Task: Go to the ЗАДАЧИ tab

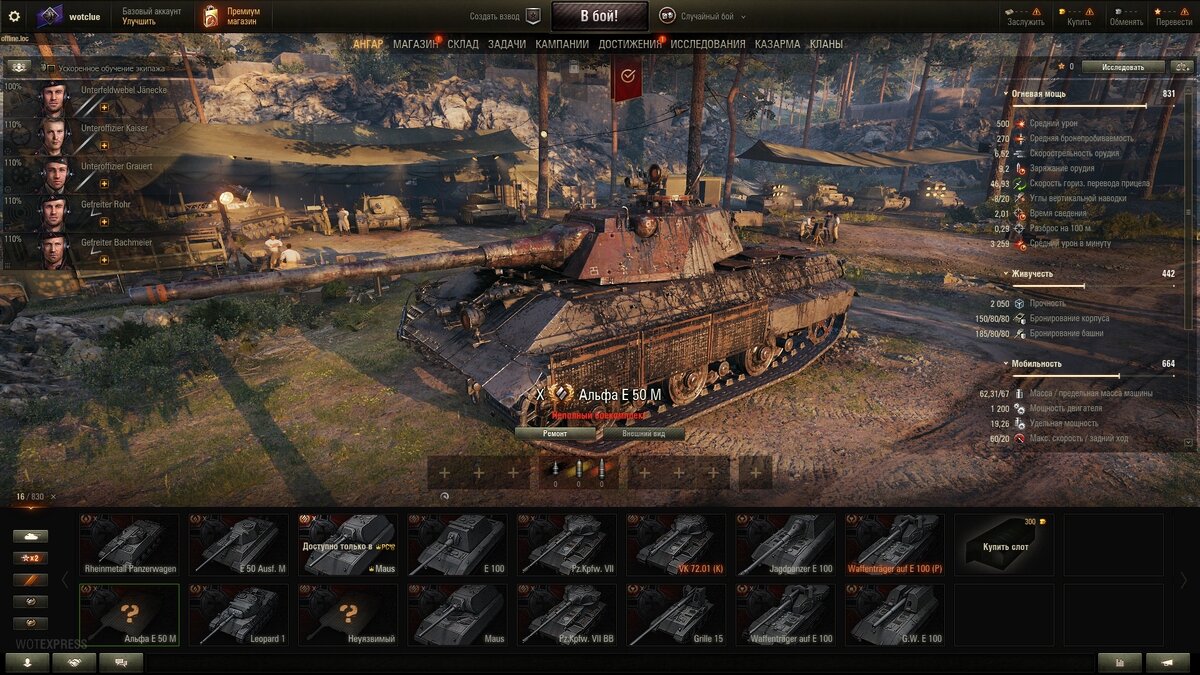Action: [507, 44]
